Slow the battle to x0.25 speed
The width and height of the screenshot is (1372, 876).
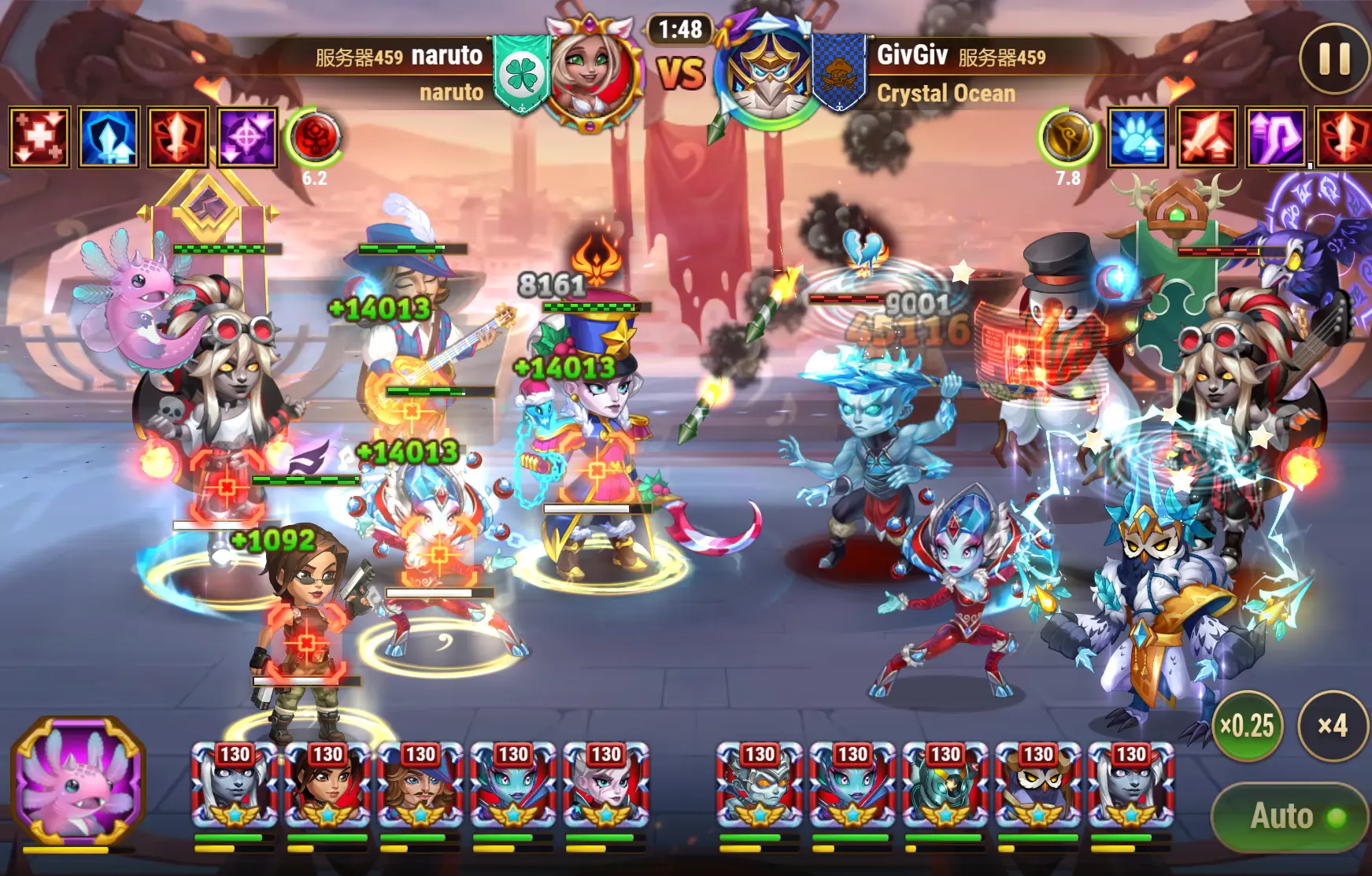[x=1247, y=725]
